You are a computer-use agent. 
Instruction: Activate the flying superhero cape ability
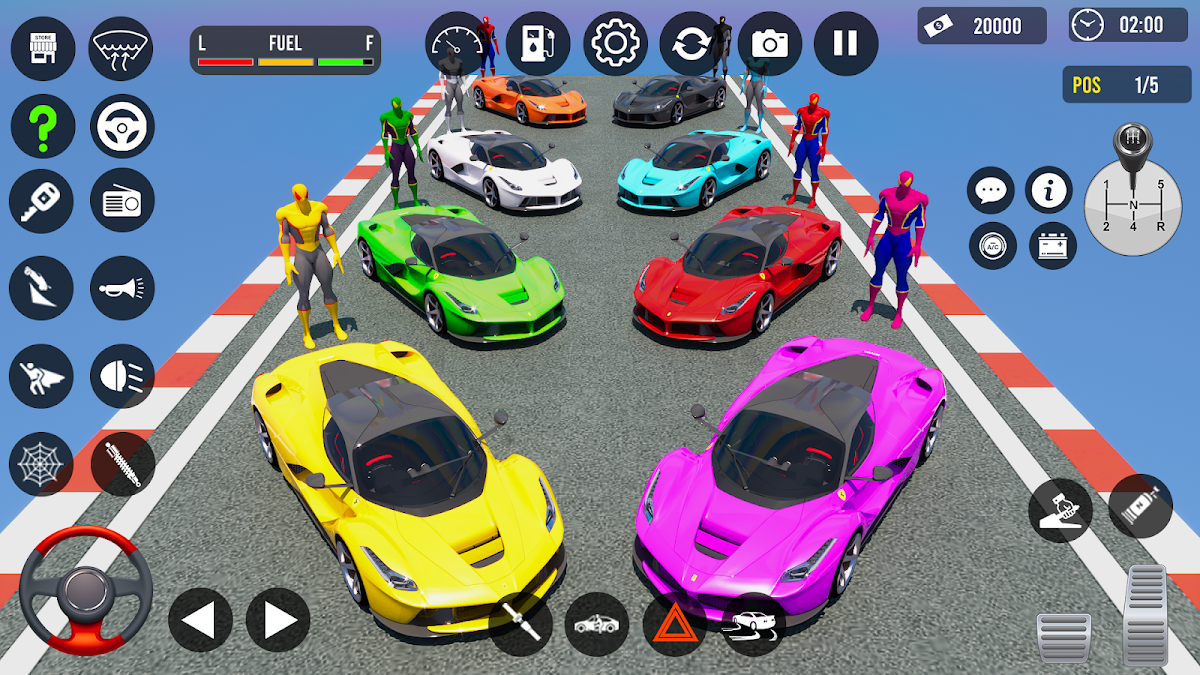coord(42,376)
